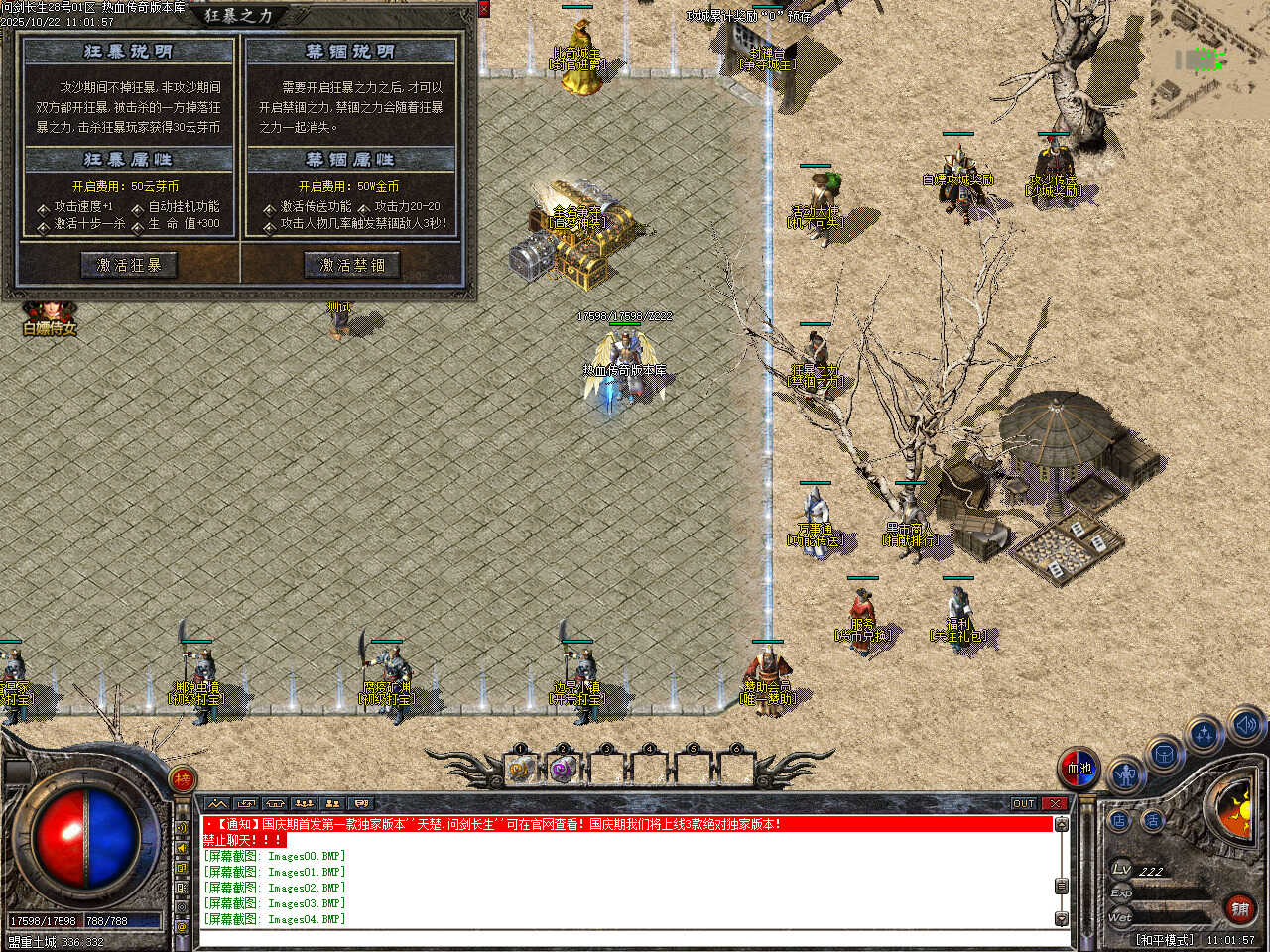This screenshot has height=952, width=1270.
Task: Close the chat panel with red X
Action: 1056,804
